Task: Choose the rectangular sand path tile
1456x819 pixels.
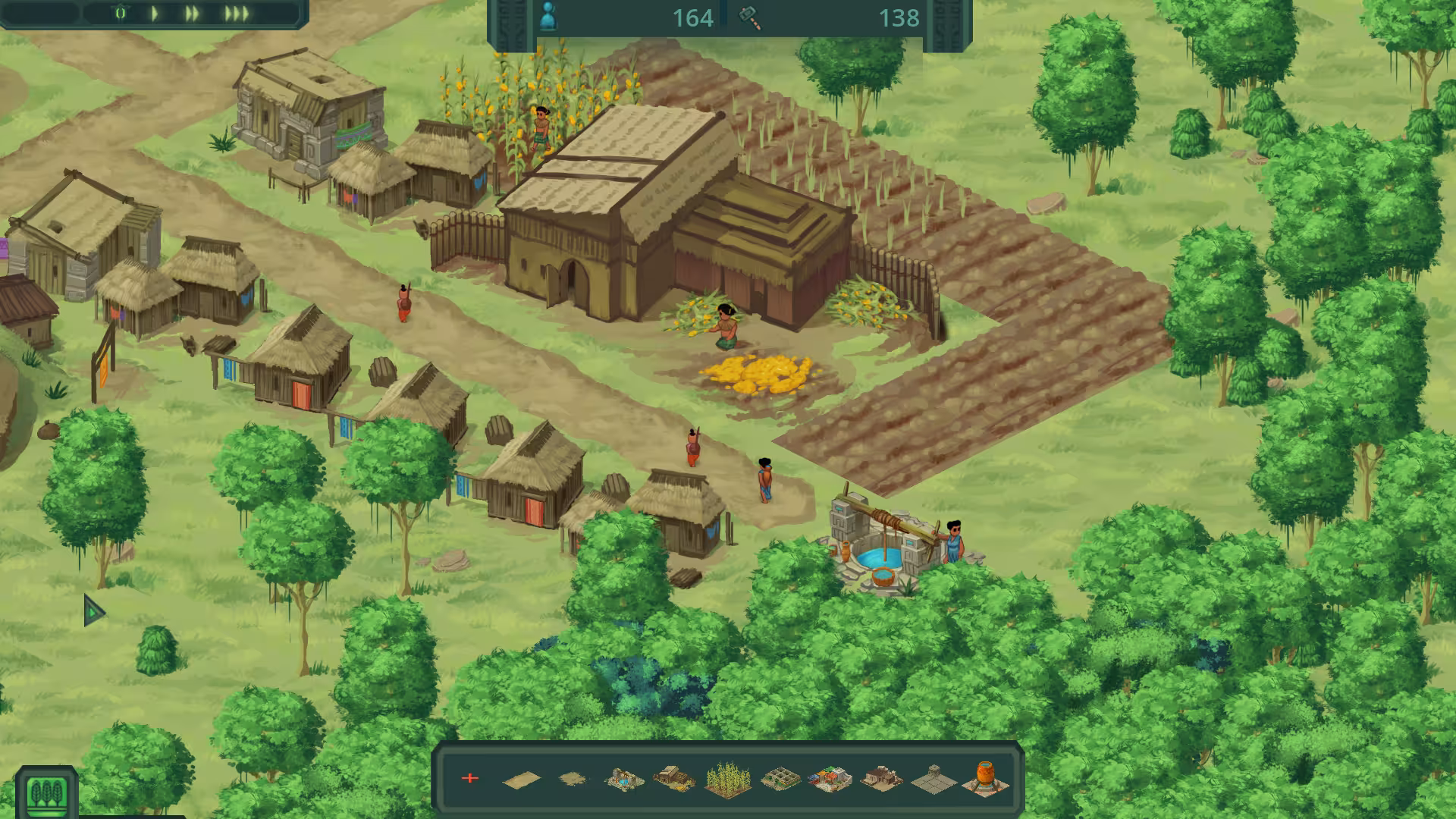Action: [522, 779]
